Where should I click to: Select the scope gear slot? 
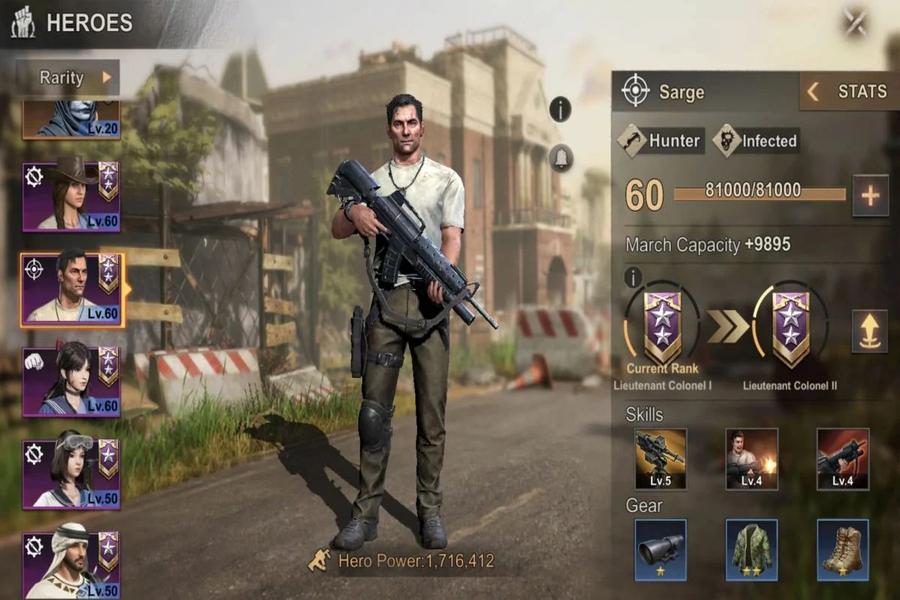pyautogui.click(x=661, y=549)
